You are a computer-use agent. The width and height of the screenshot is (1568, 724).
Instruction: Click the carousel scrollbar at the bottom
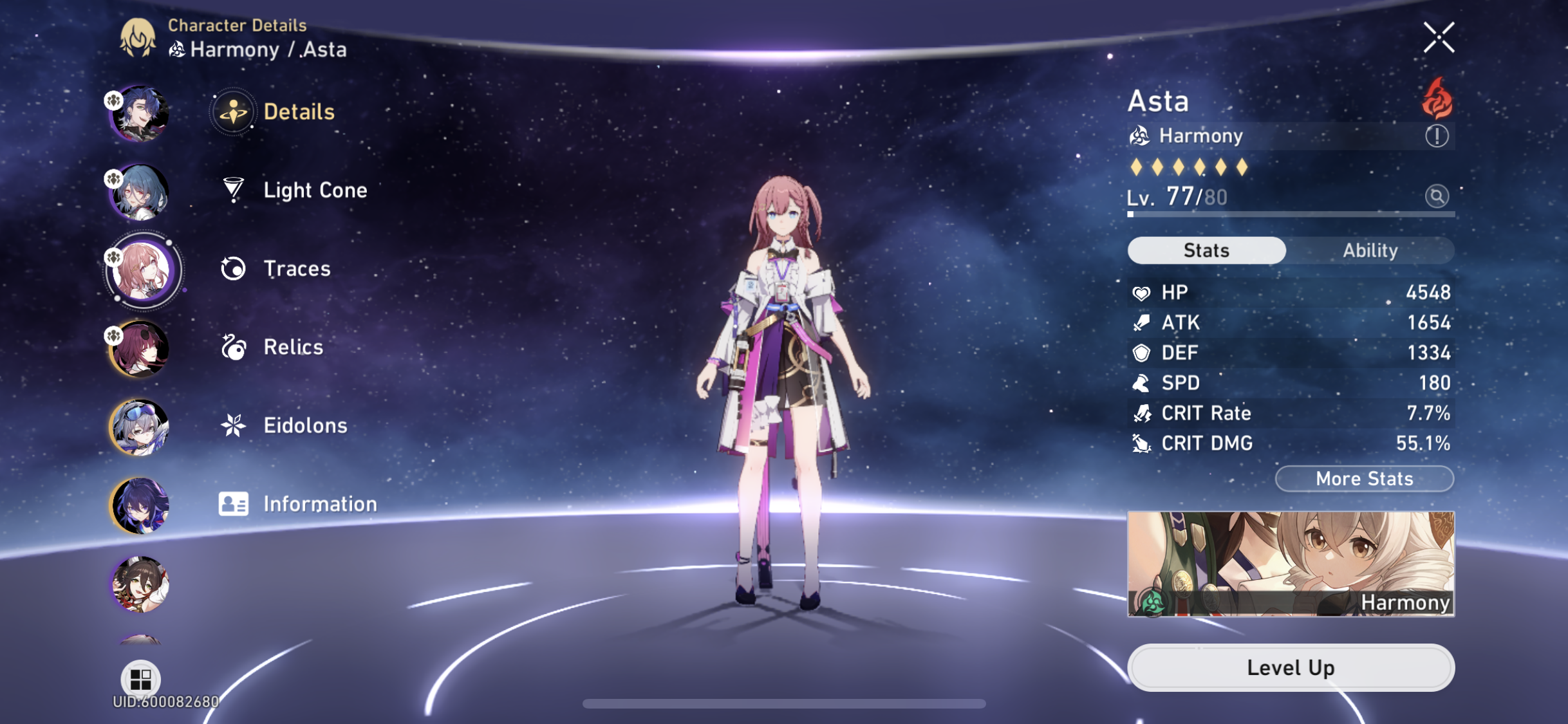click(x=784, y=704)
